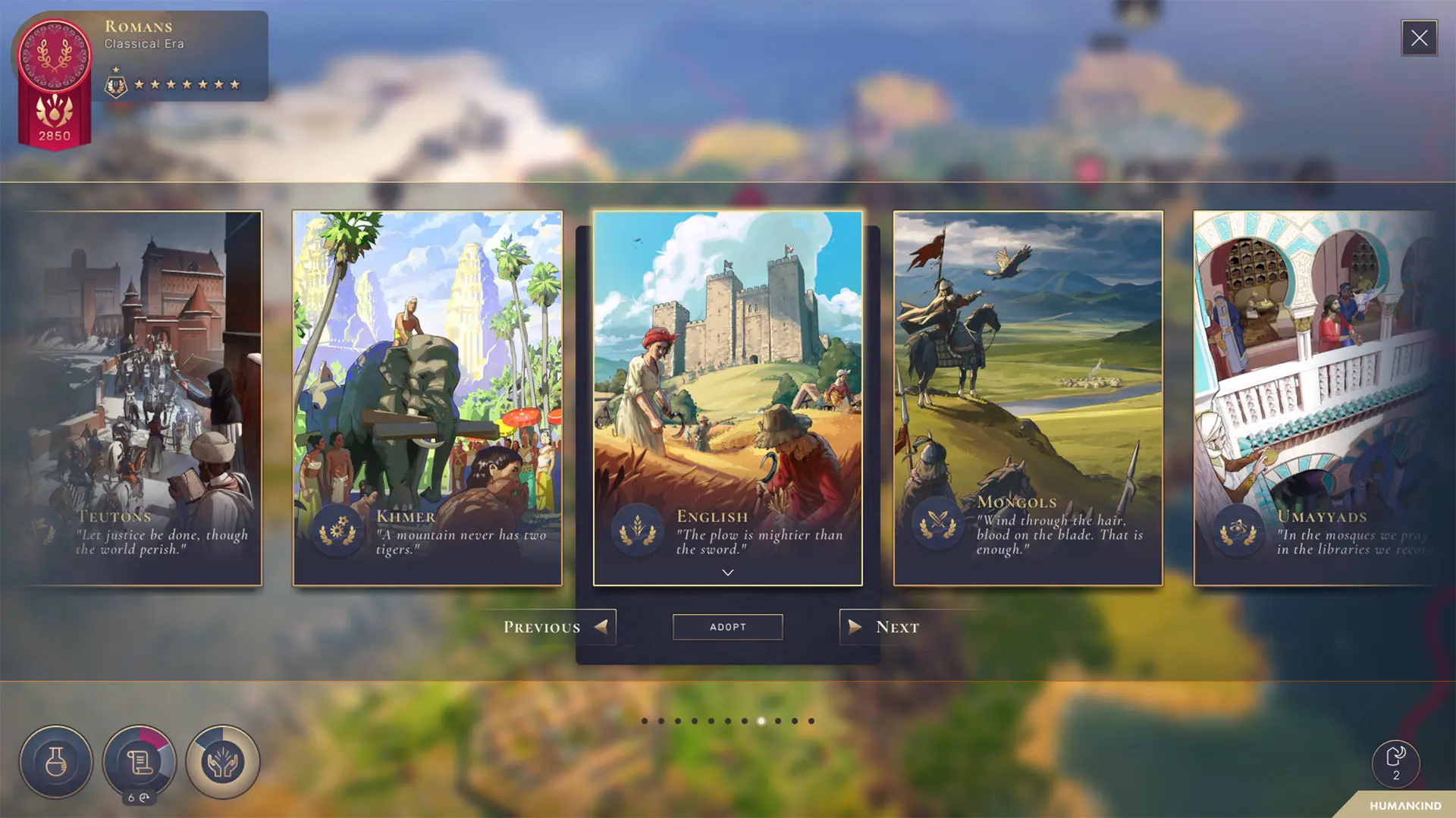Close the culture selection screen

pos(1419,38)
